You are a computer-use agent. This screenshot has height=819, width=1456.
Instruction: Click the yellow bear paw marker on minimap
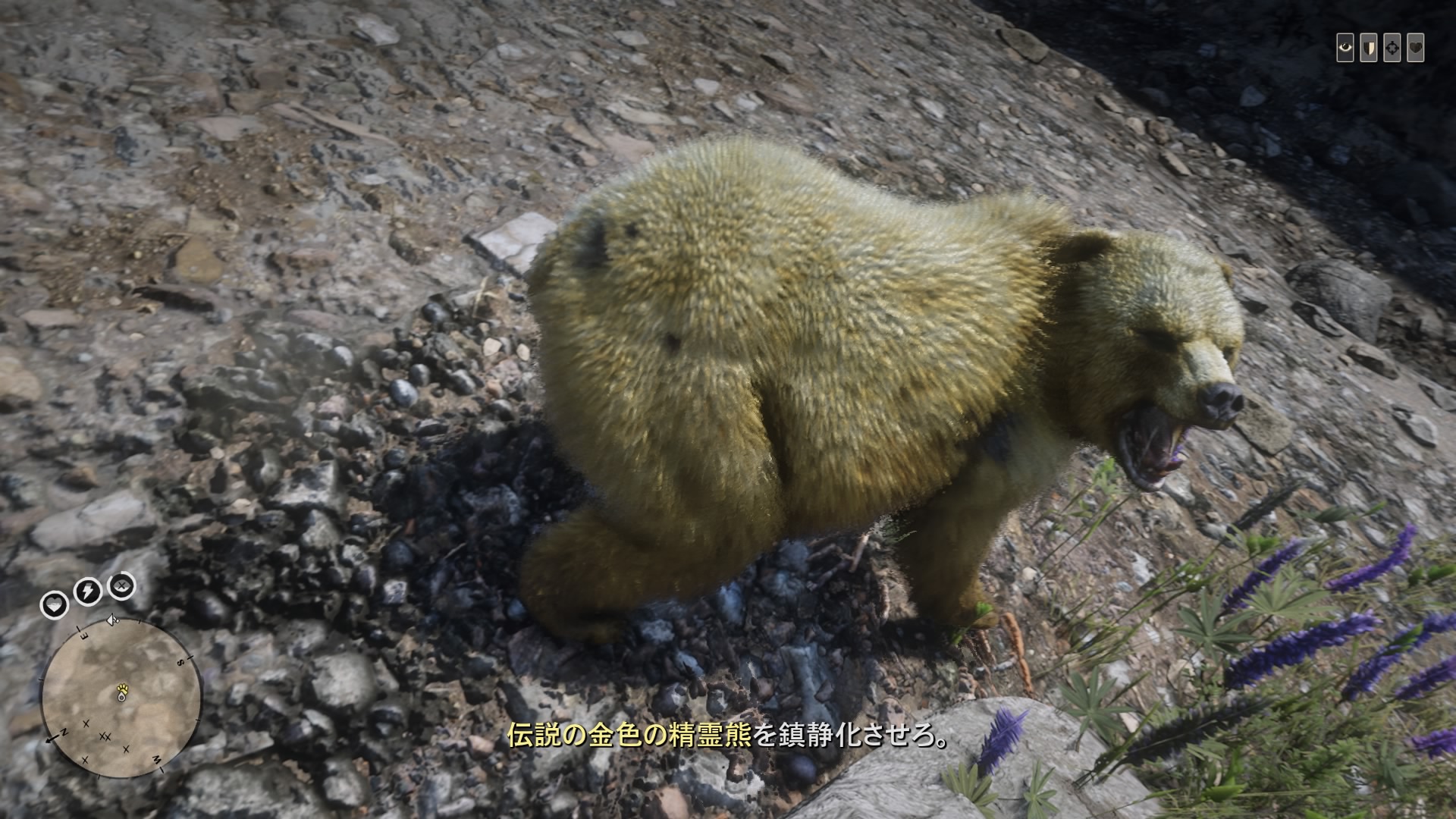point(122,688)
